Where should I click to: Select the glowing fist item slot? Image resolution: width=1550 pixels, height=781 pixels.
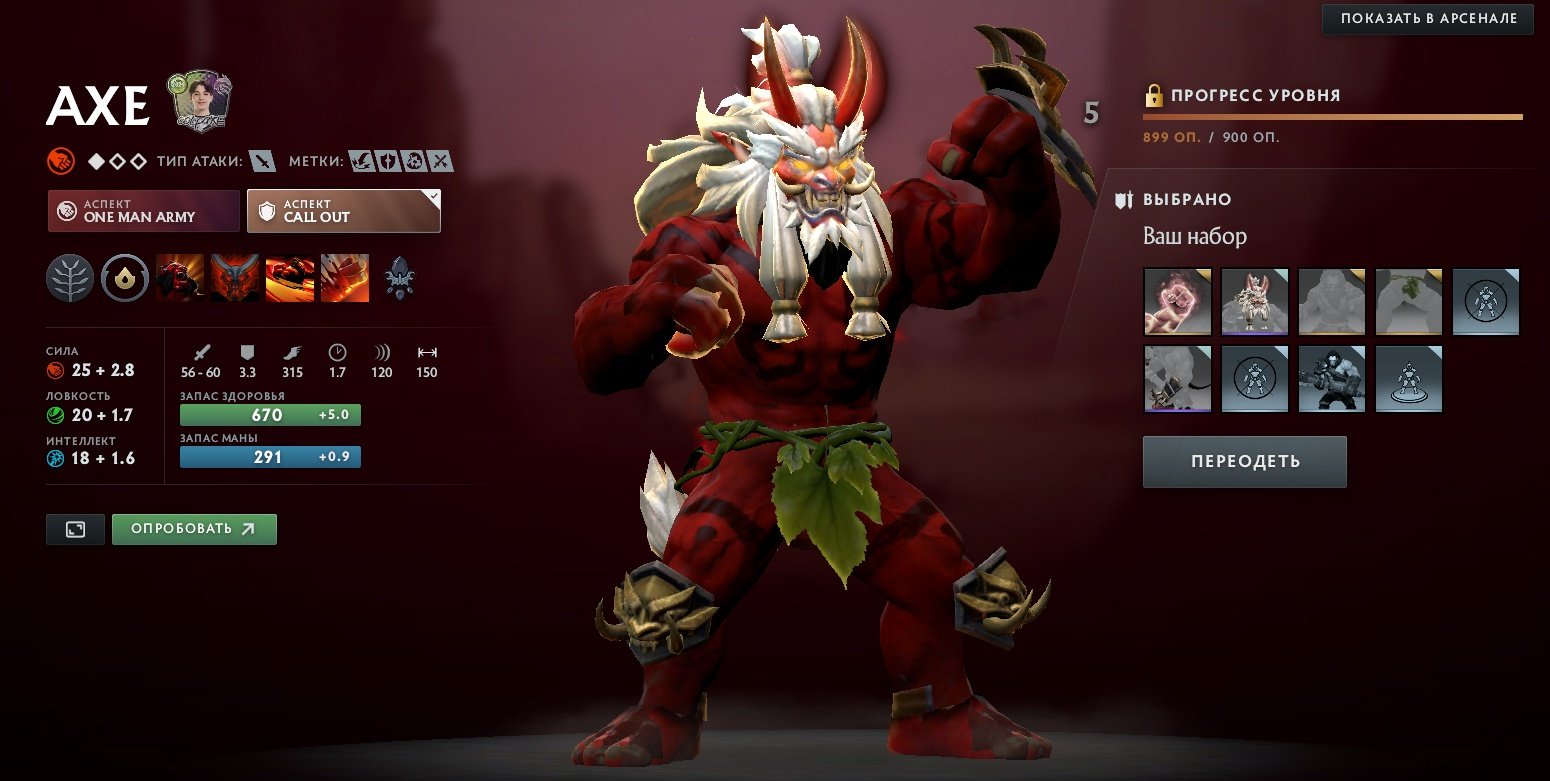coord(1177,301)
